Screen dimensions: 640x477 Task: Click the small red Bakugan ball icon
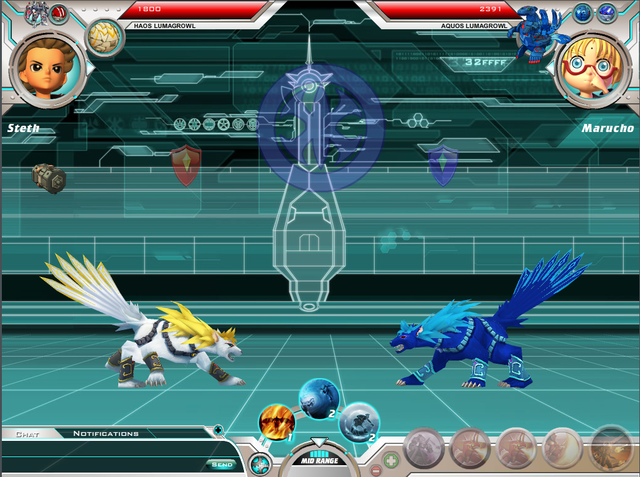60,13
